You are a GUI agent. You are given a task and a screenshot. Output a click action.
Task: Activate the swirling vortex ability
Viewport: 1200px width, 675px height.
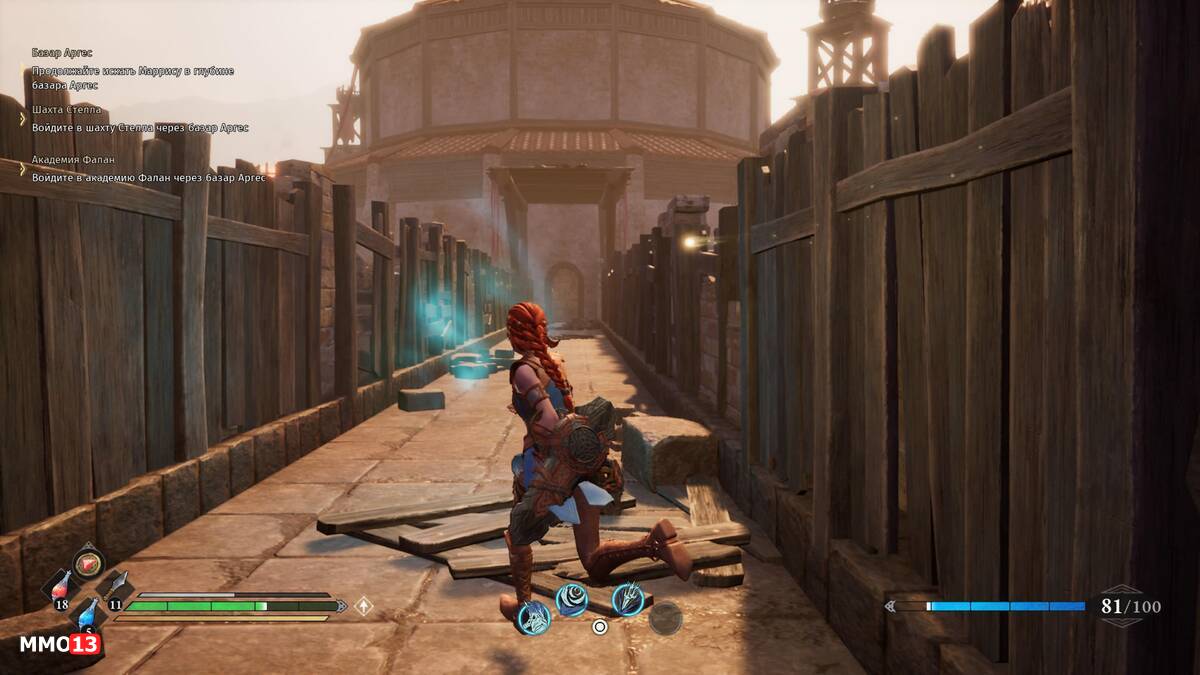571,600
